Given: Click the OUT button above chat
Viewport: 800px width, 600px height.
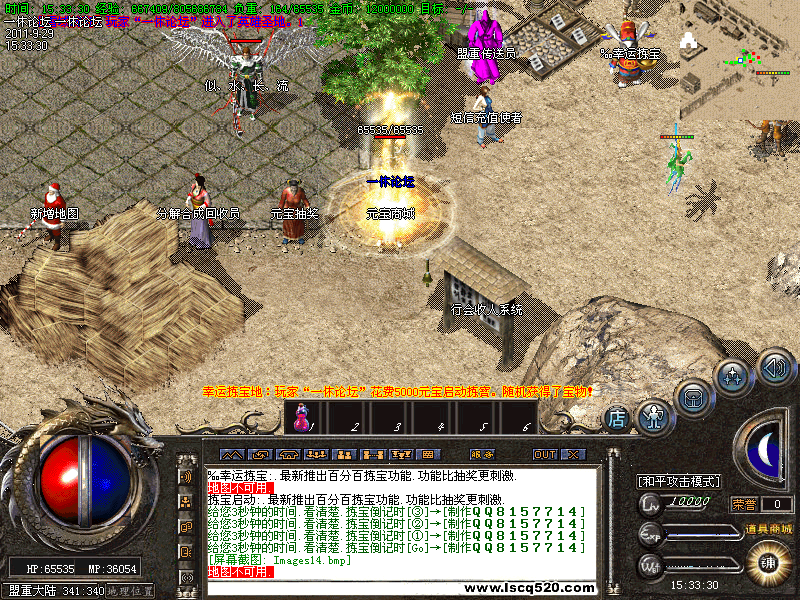Looking at the screenshot, I should coord(545,454).
